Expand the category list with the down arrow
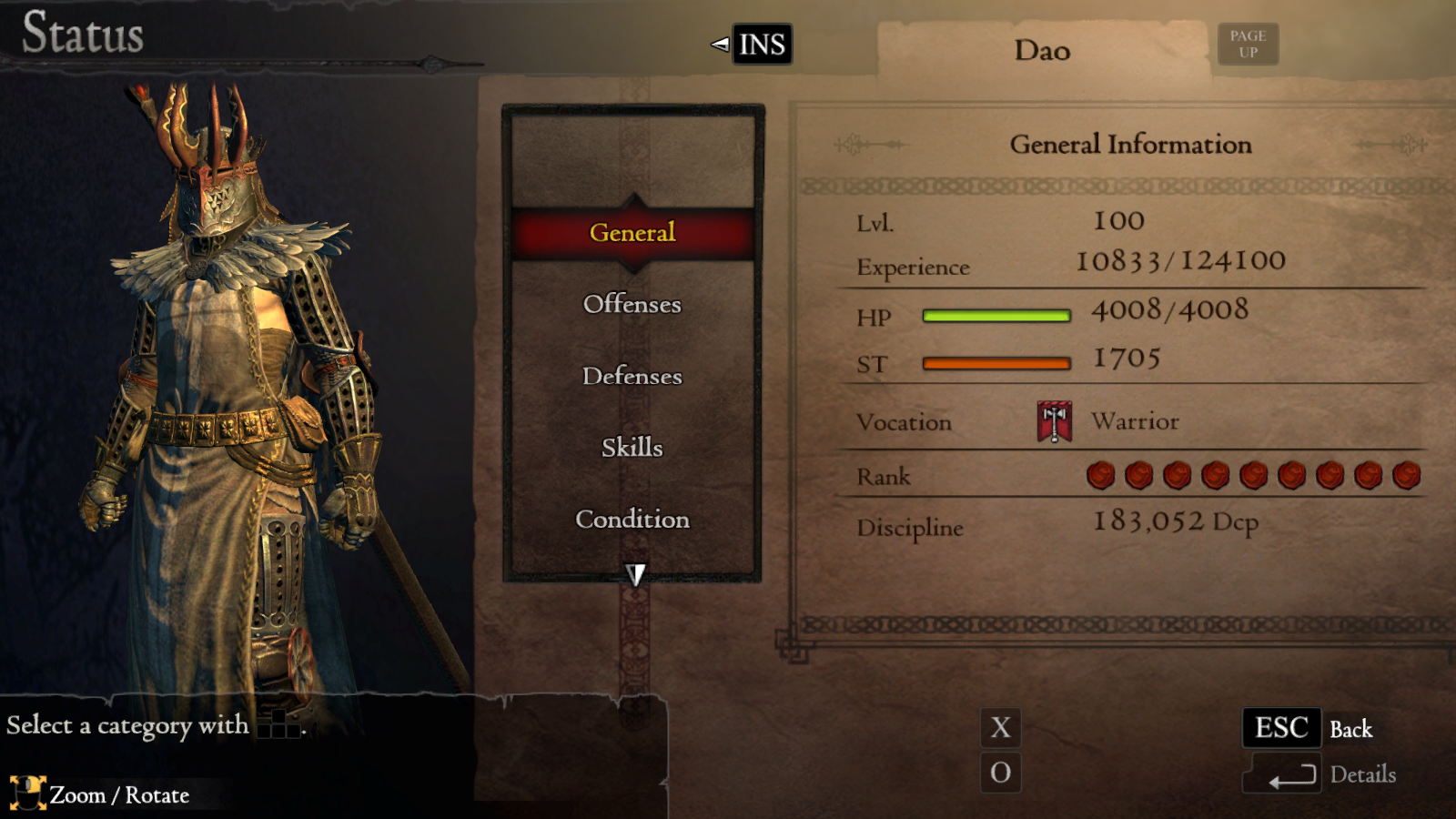1456x819 pixels. [634, 573]
